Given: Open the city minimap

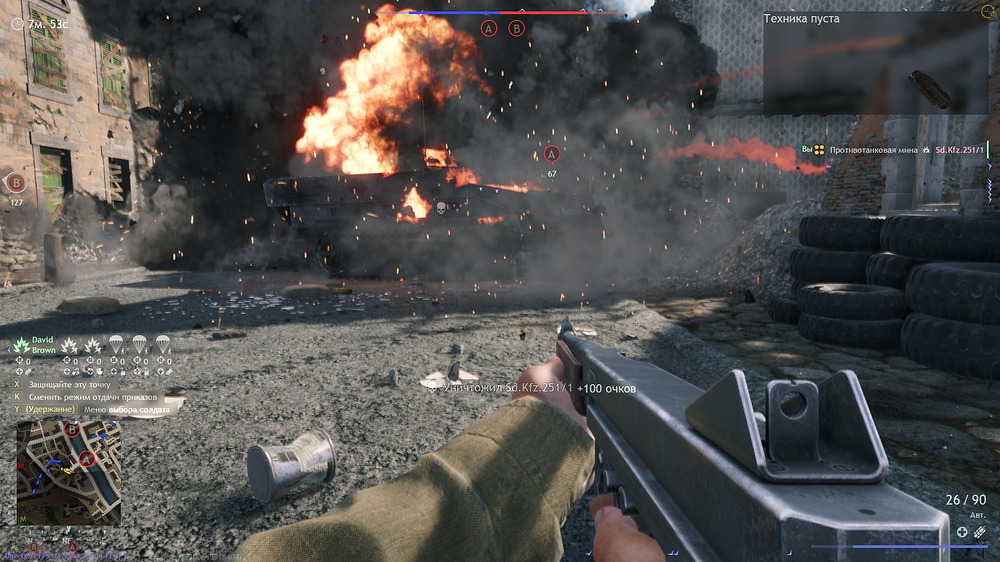Looking at the screenshot, I should (x=69, y=472).
